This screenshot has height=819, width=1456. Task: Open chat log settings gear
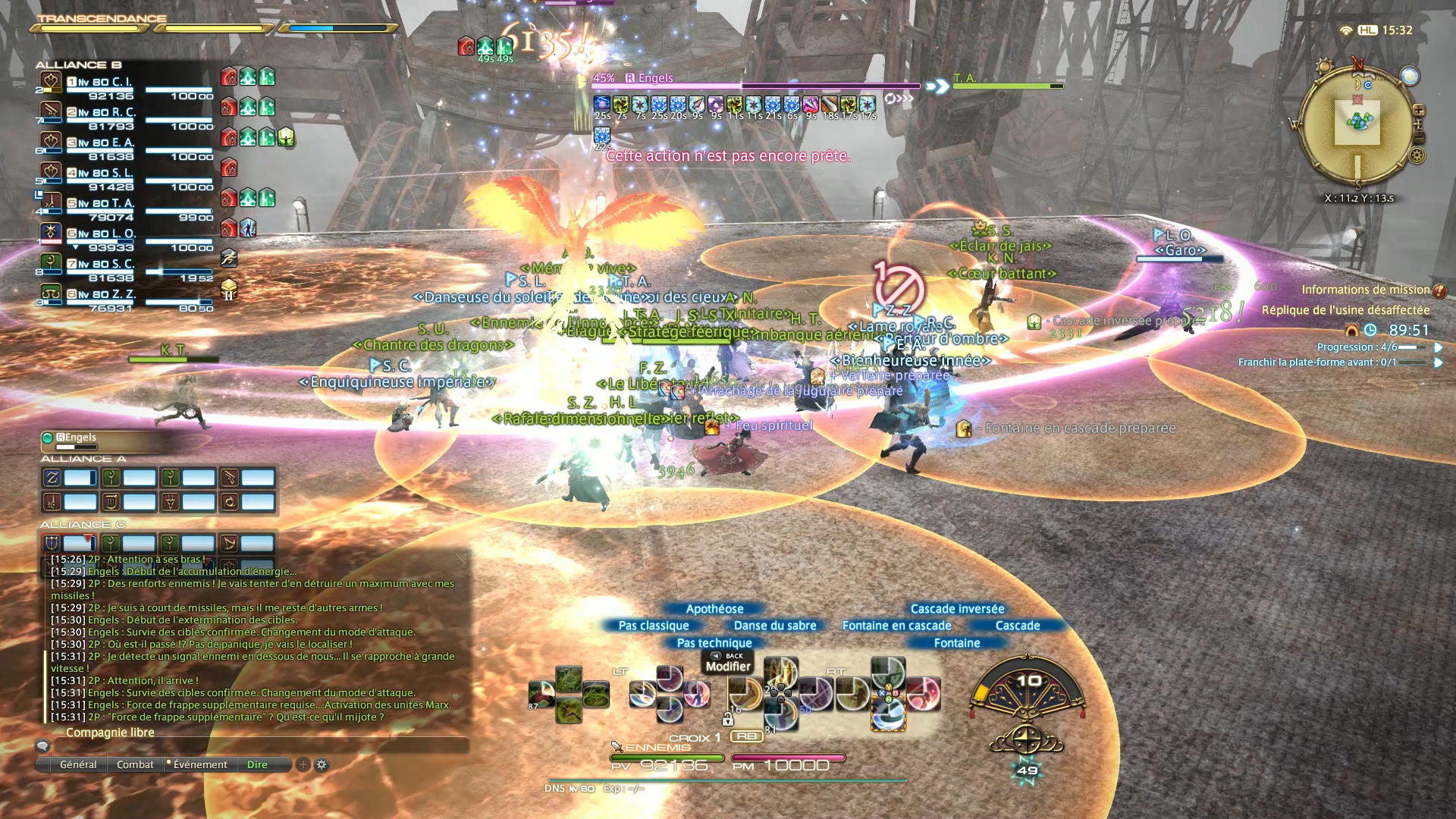tap(322, 764)
